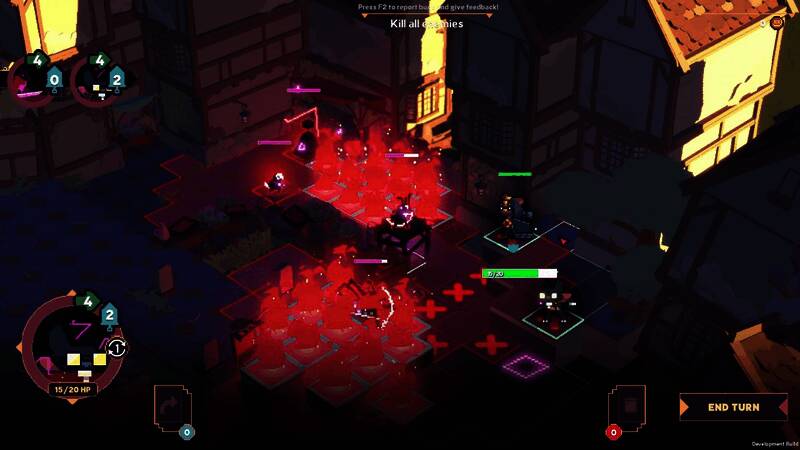The width and height of the screenshot is (800, 450).
Task: Select the green-bar ally unit on highlighted tile
Action: (514, 215)
